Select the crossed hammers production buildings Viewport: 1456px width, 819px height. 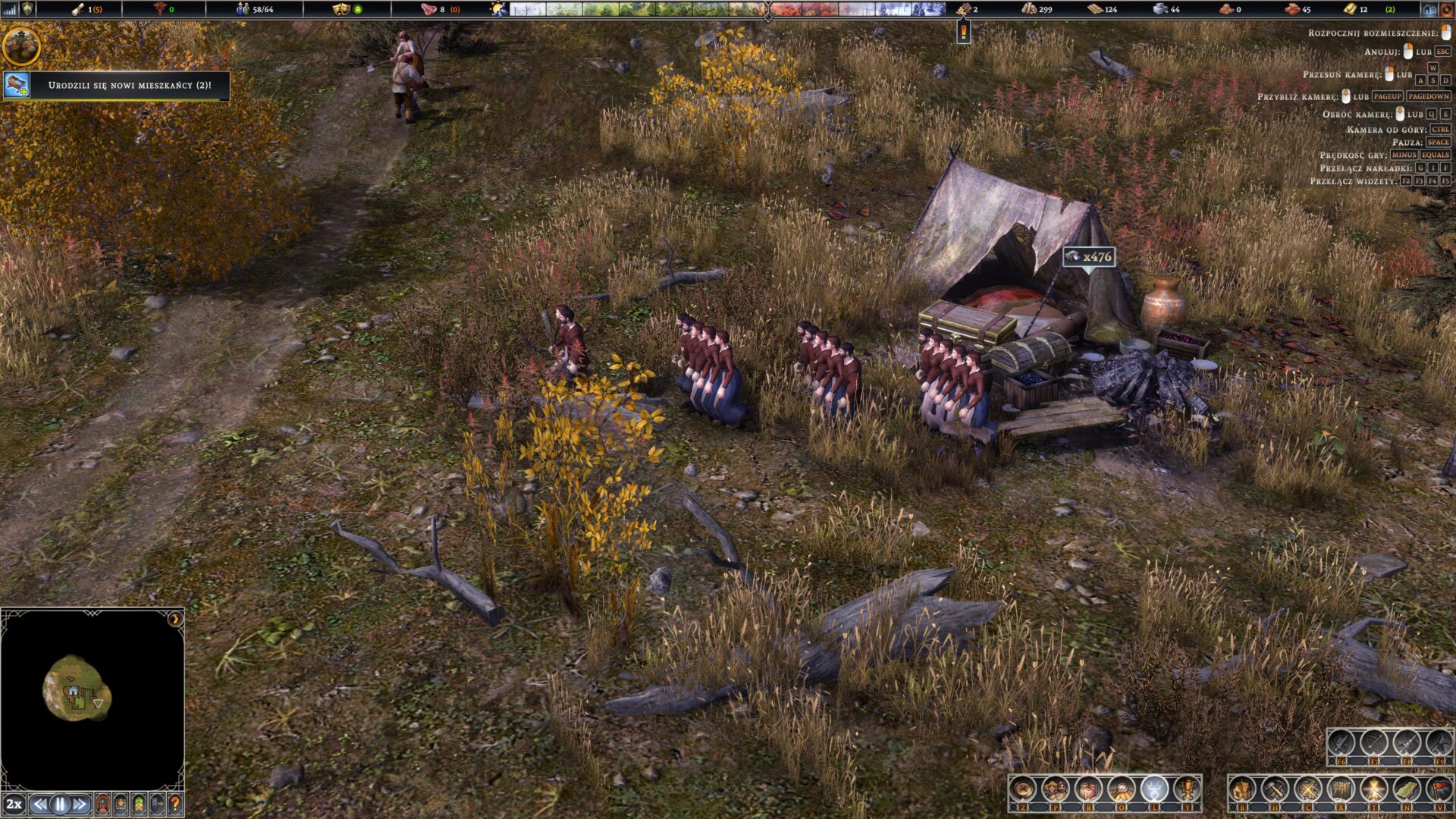pos(1275,790)
